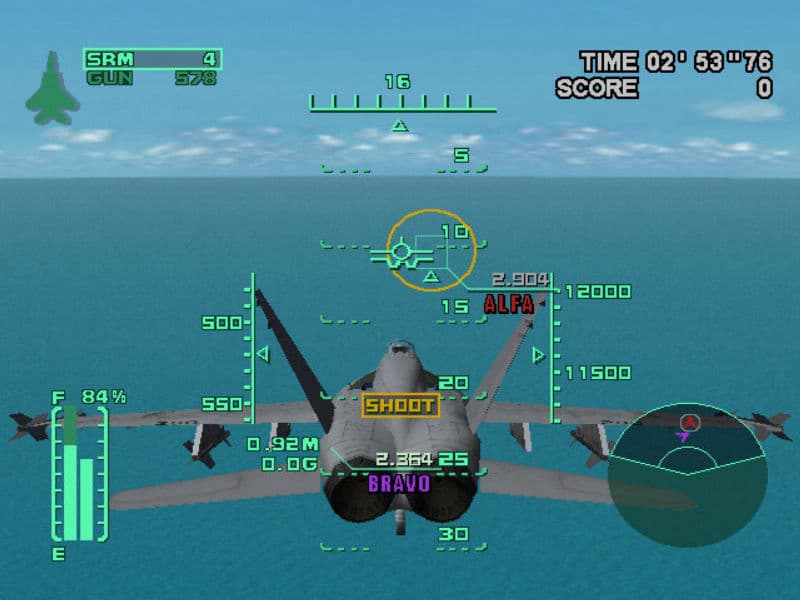Click the orange lock-on targeting circle
Viewport: 800px width, 600px height.
pos(430,250)
